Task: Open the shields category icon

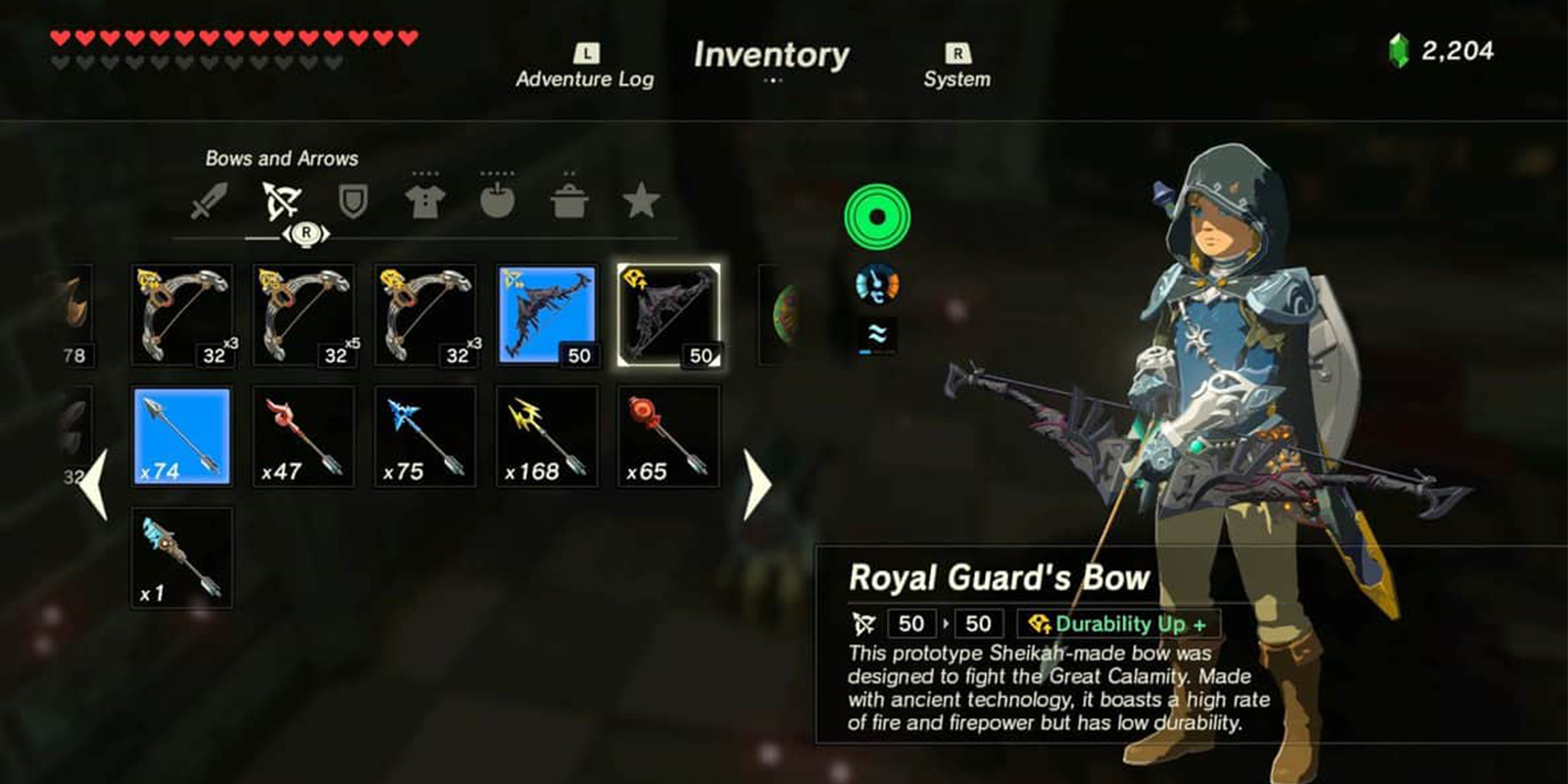Action: tap(354, 199)
